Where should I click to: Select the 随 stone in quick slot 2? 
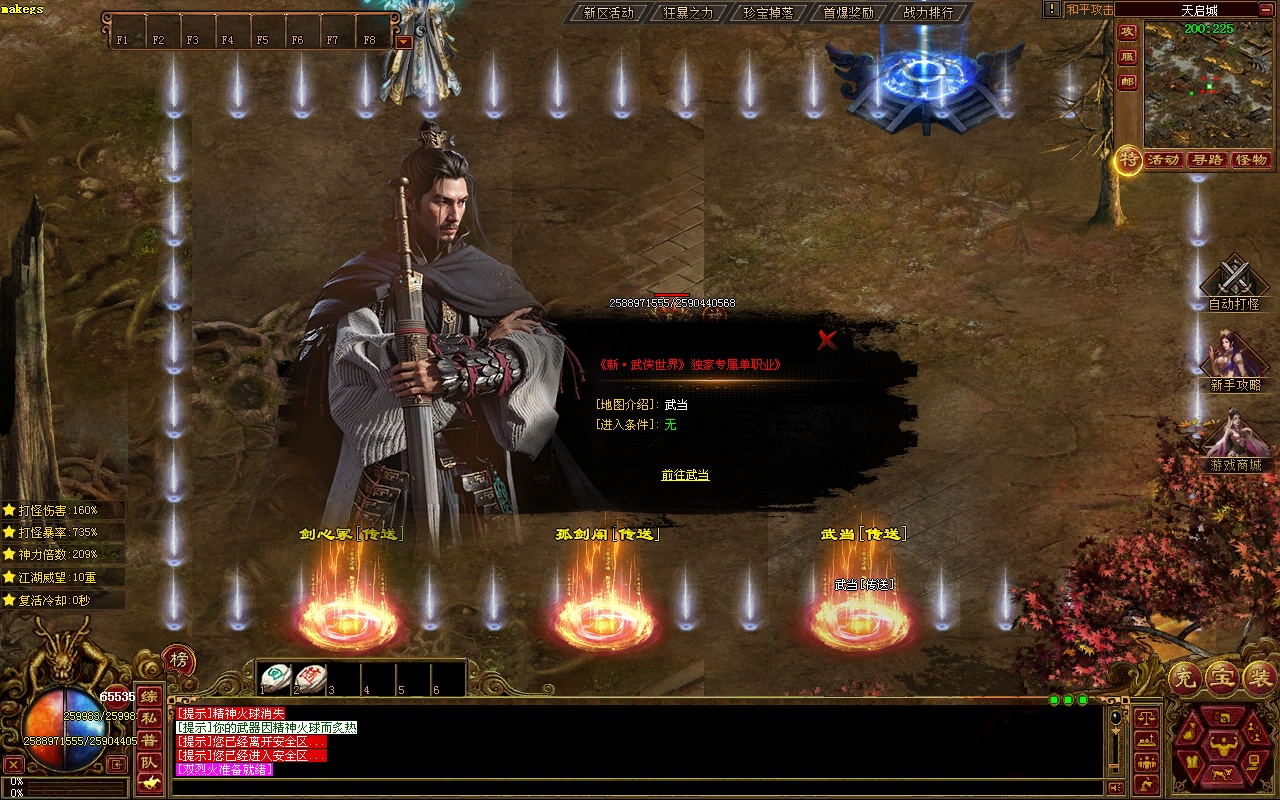coord(310,678)
